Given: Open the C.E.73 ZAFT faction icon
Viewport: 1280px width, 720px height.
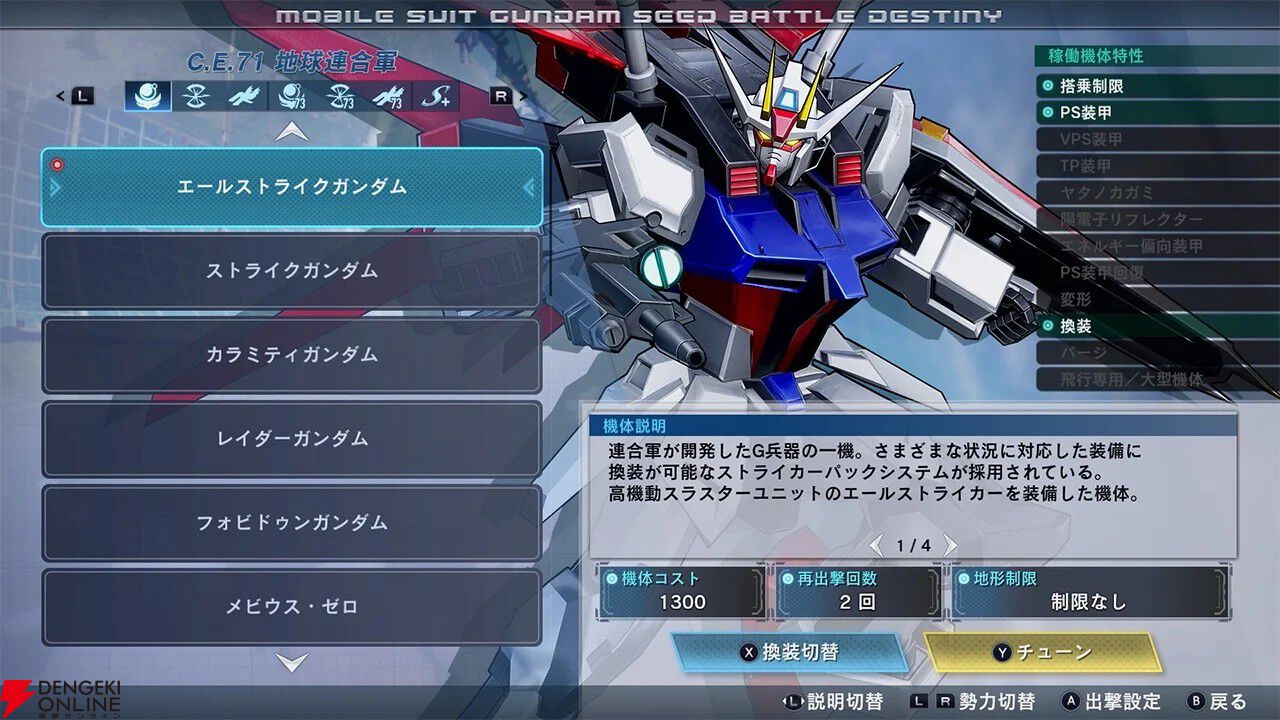Looking at the screenshot, I should (340, 97).
